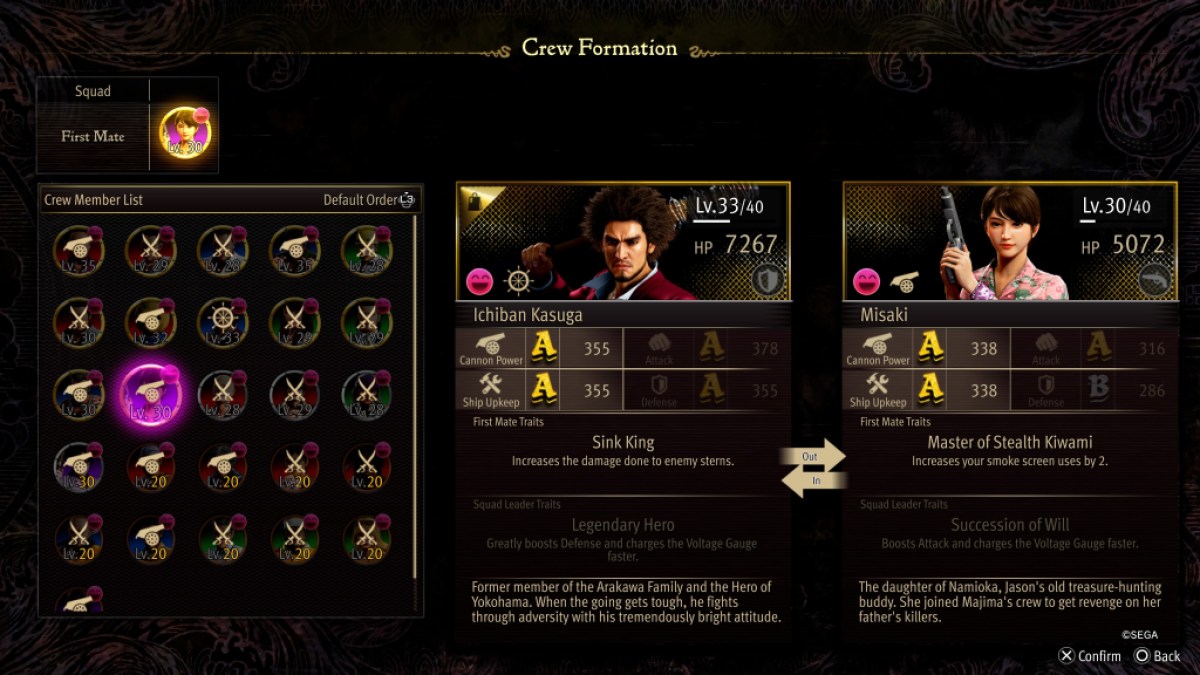1200x675 pixels.
Task: Click the crew member list scrollbar
Action: (x=415, y=400)
